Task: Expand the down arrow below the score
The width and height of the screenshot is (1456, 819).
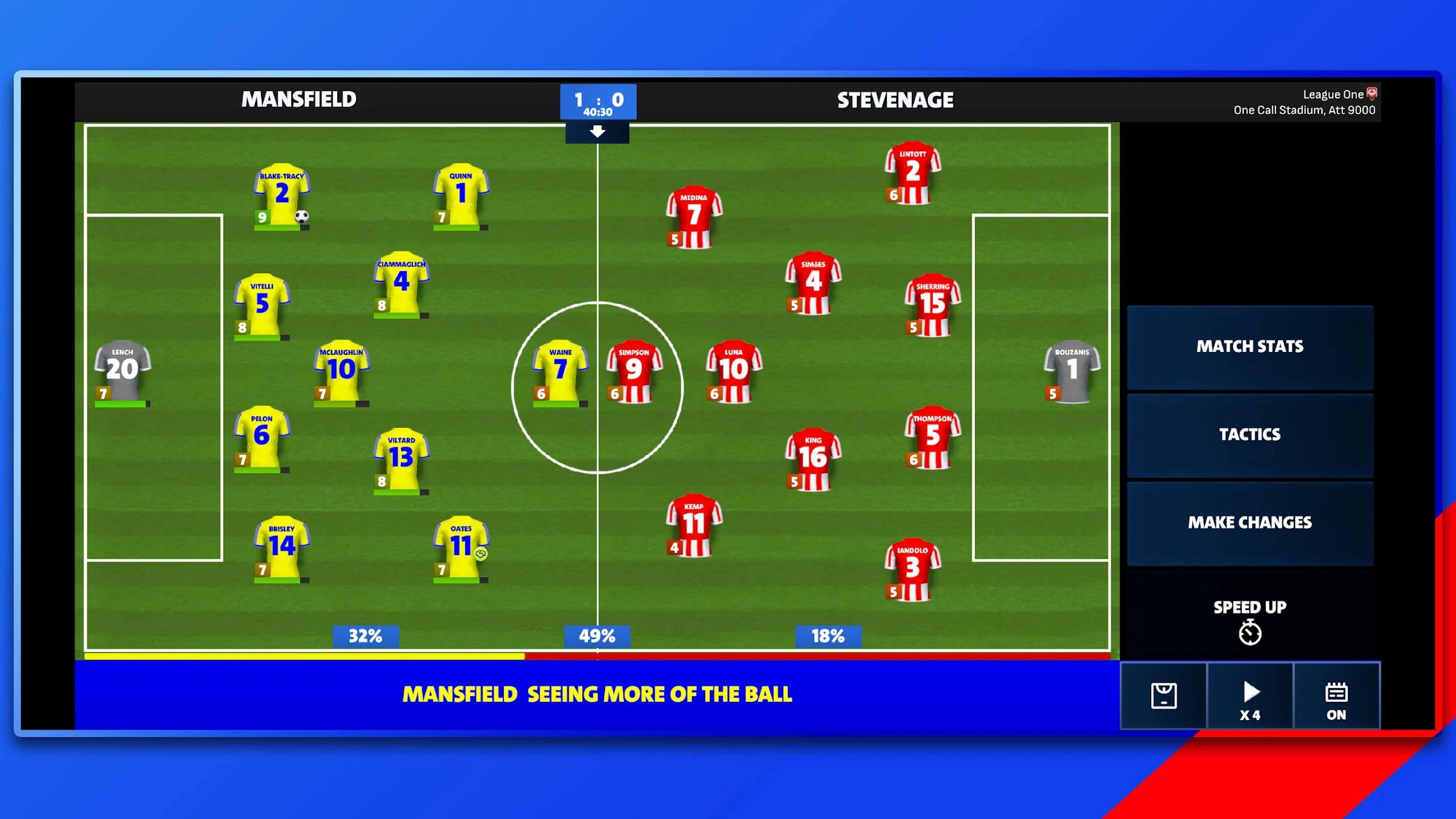Action: pyautogui.click(x=597, y=132)
